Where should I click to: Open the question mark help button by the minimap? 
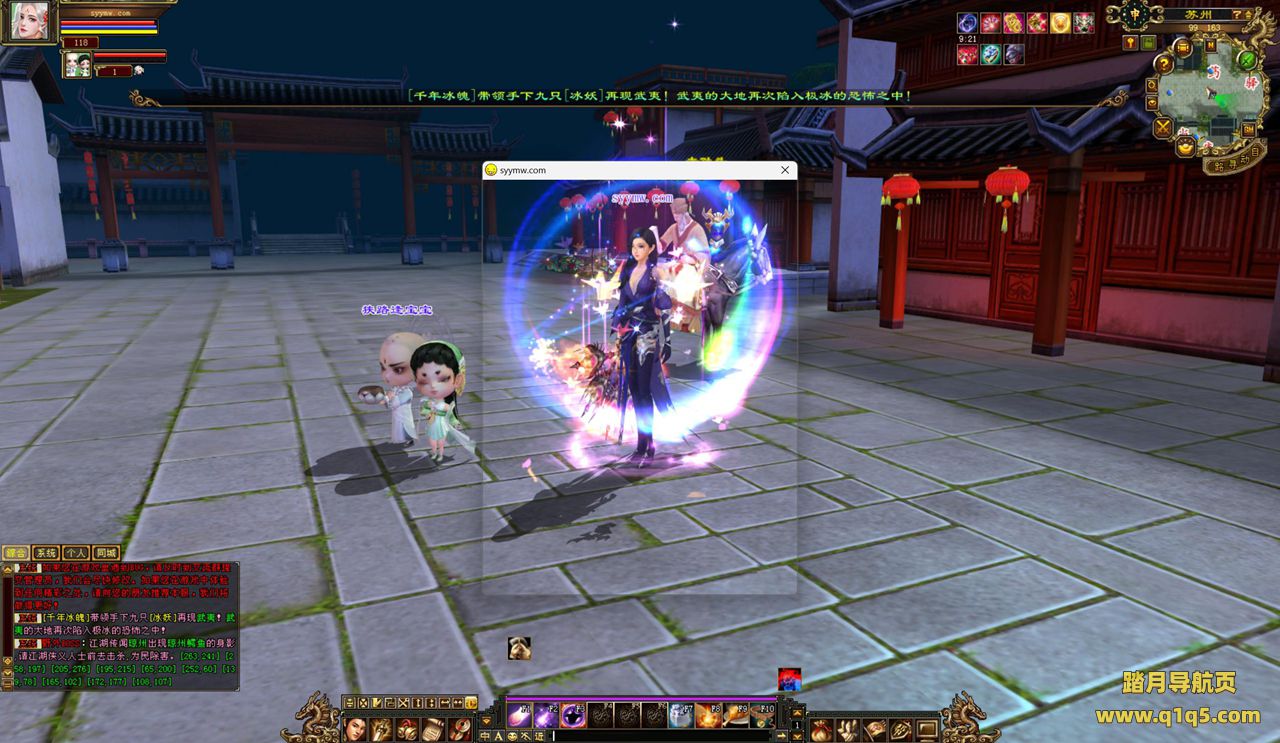point(1165,65)
